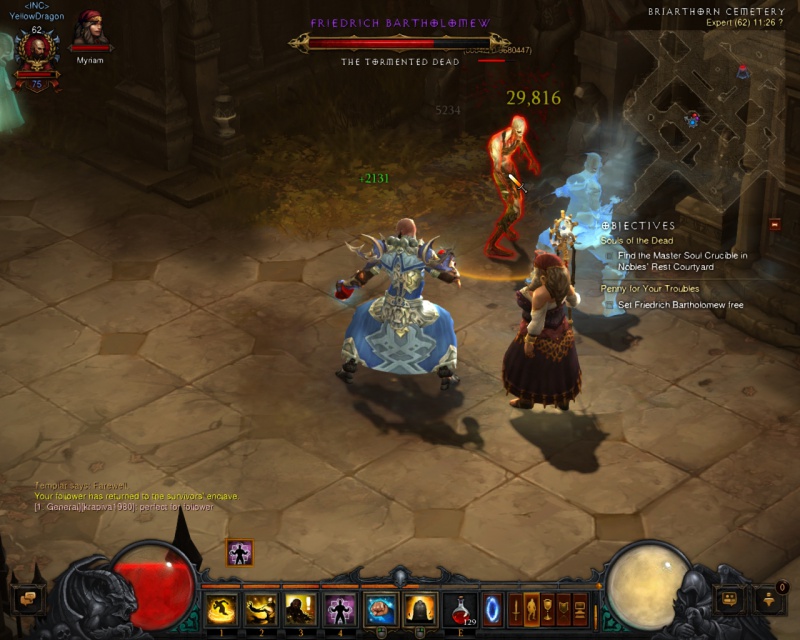The image size is (800, 640).
Task: Select Myriam's follower portrait
Action: [90, 32]
